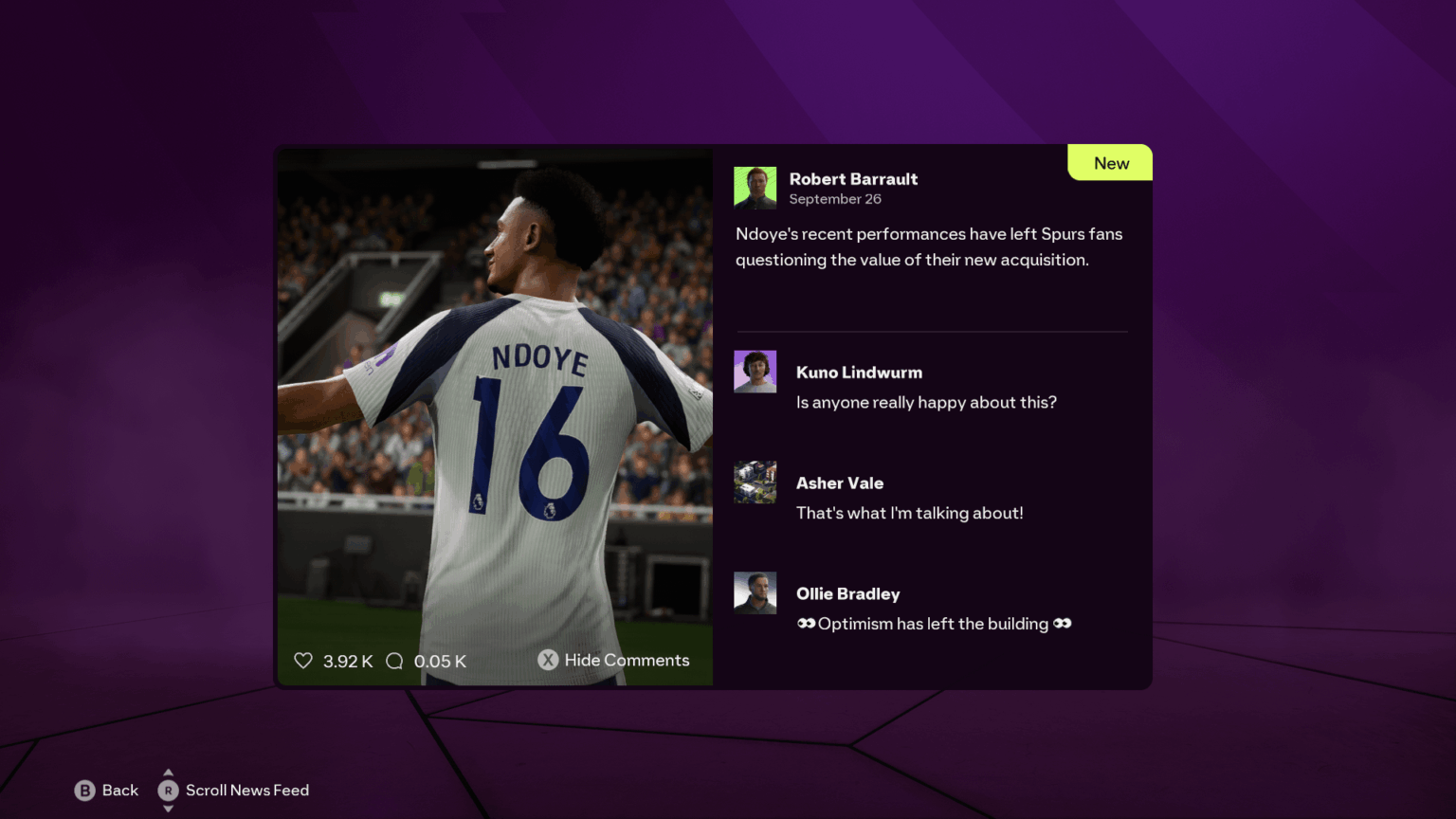Click Ollie Bradley's comment text
The height and width of the screenshot is (819, 1456).
pyautogui.click(x=933, y=623)
